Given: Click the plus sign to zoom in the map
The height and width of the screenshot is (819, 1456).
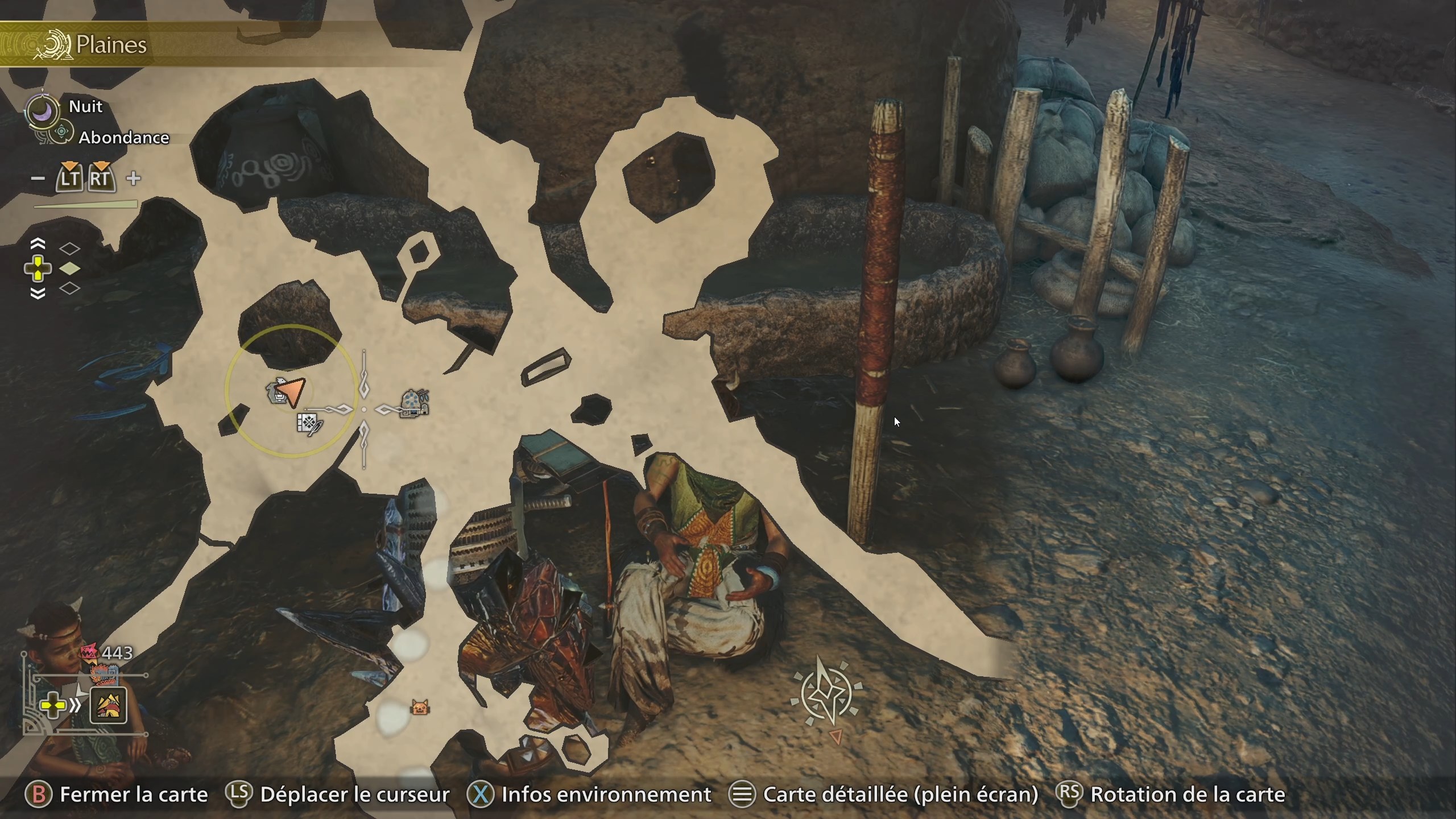Looking at the screenshot, I should [134, 178].
